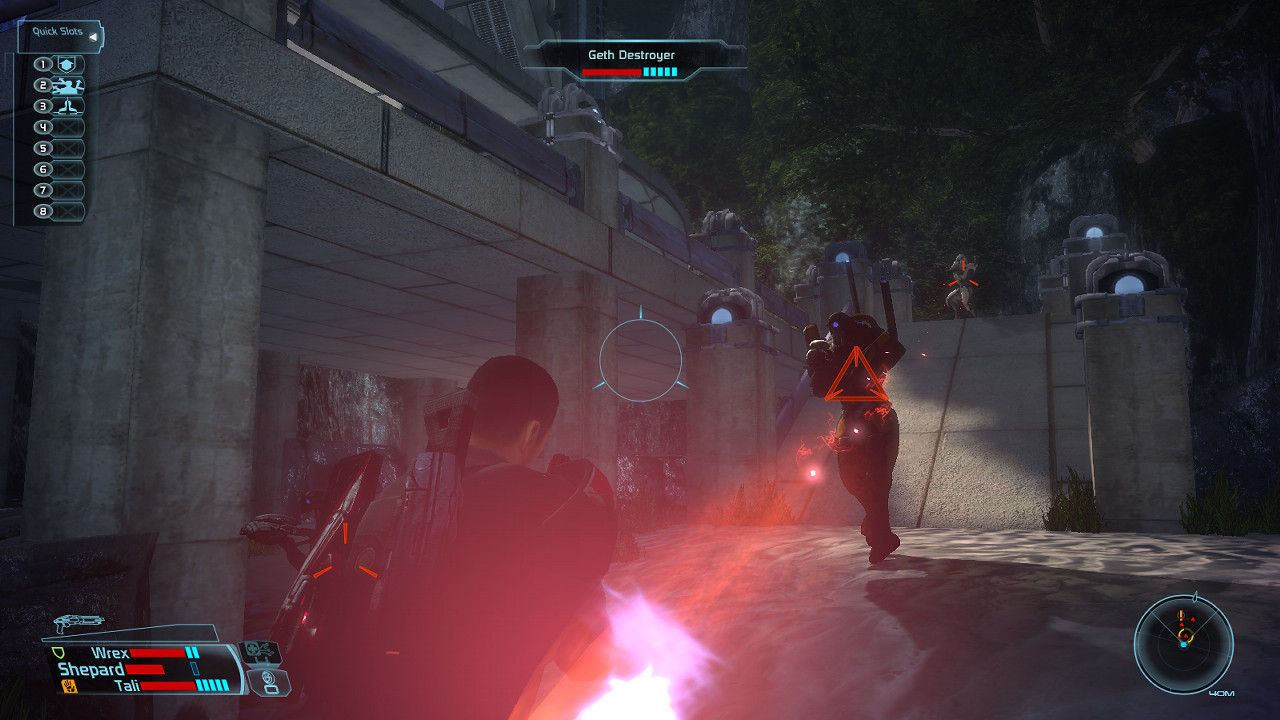Click Tali's blue shield segments
Screen dimensions: 1280x720
coord(211,686)
